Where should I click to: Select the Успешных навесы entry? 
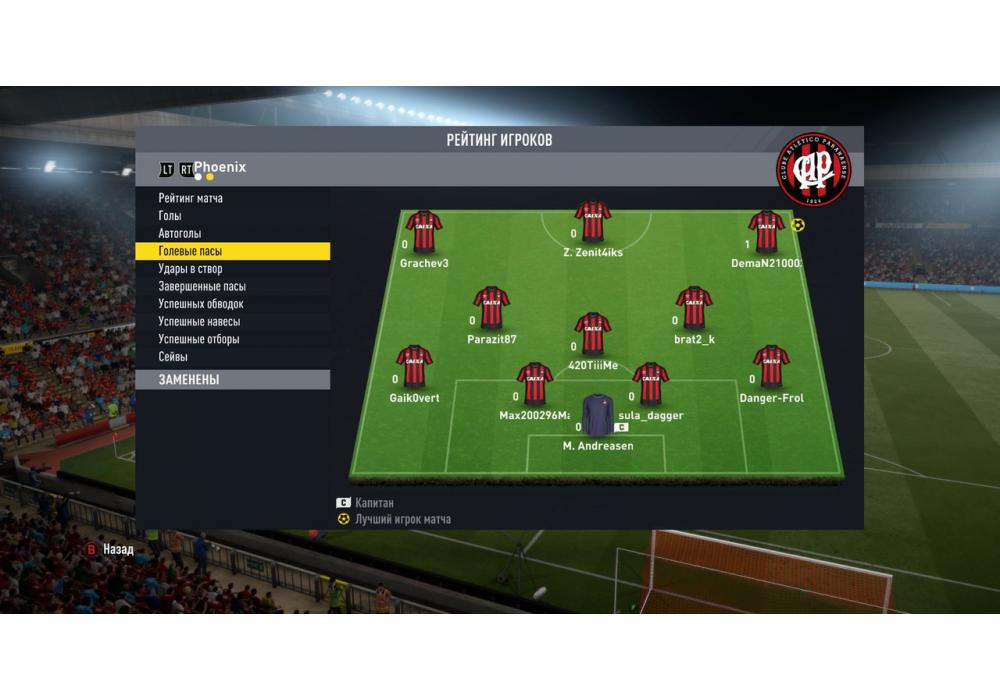(x=199, y=322)
